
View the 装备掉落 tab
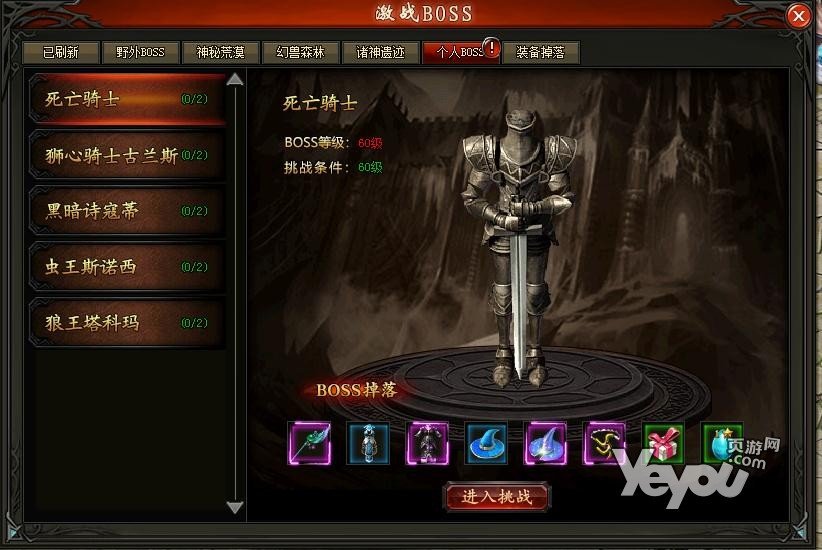point(540,52)
